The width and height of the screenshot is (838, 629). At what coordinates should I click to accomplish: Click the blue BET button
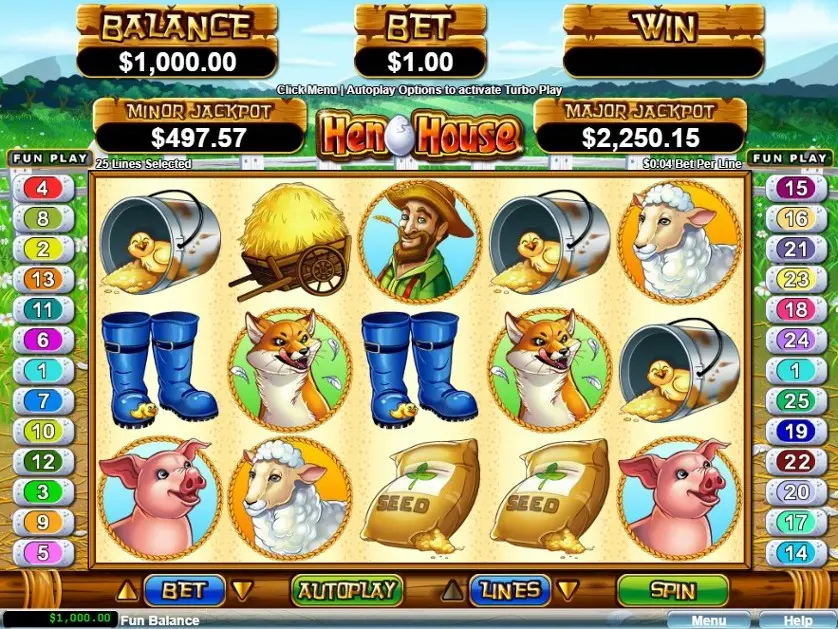click(x=183, y=590)
